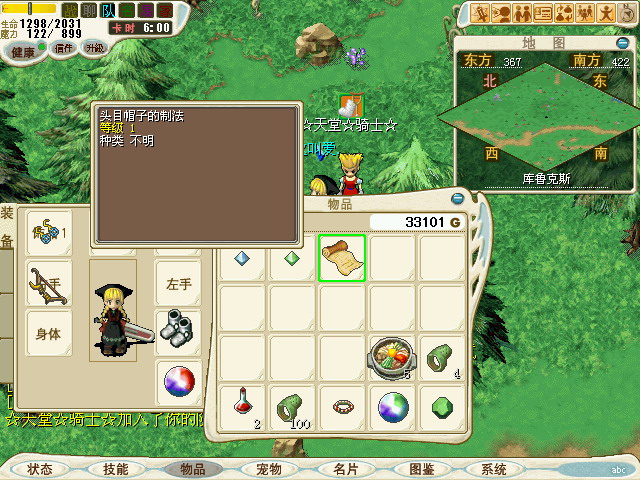
Task: Close the 物品 inventory window
Action: tap(458, 198)
